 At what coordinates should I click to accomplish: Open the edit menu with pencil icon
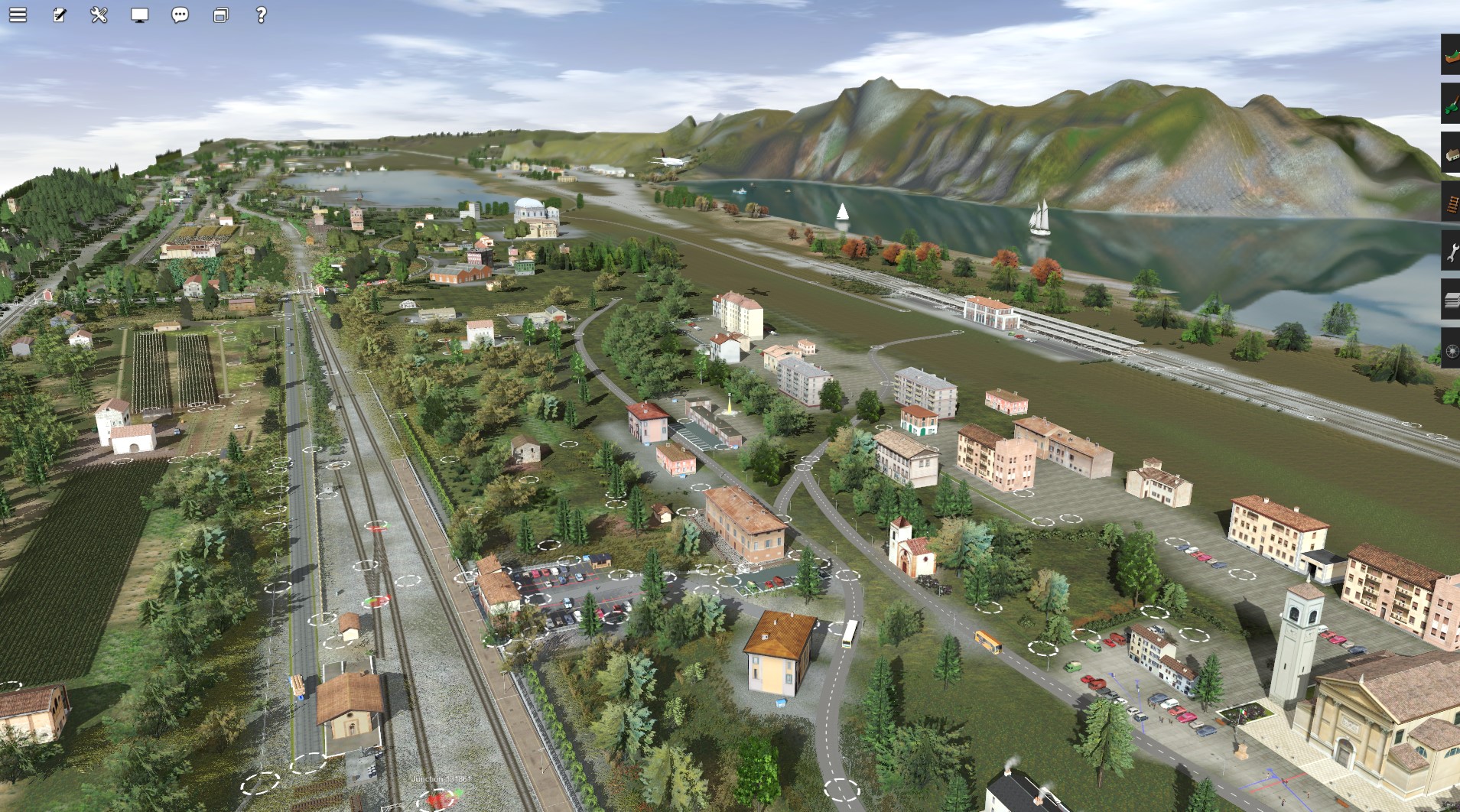59,15
